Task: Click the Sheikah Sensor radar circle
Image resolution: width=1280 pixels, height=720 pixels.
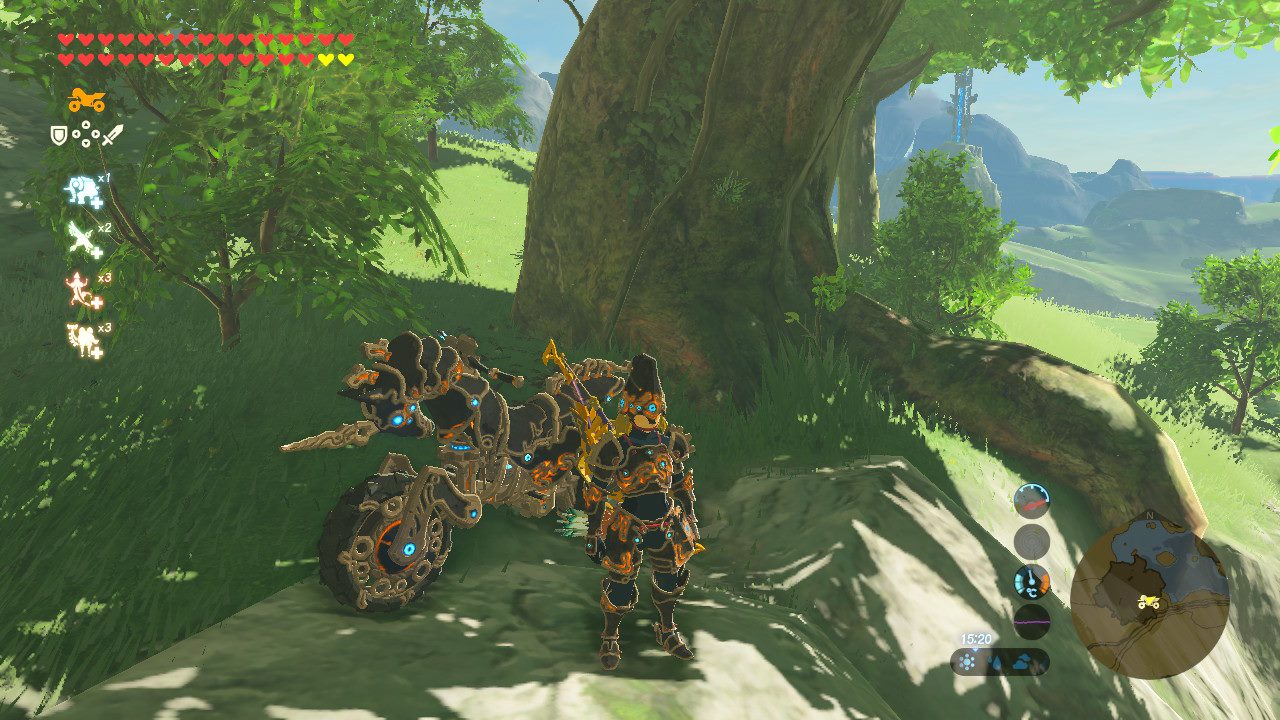Action: point(1032,541)
